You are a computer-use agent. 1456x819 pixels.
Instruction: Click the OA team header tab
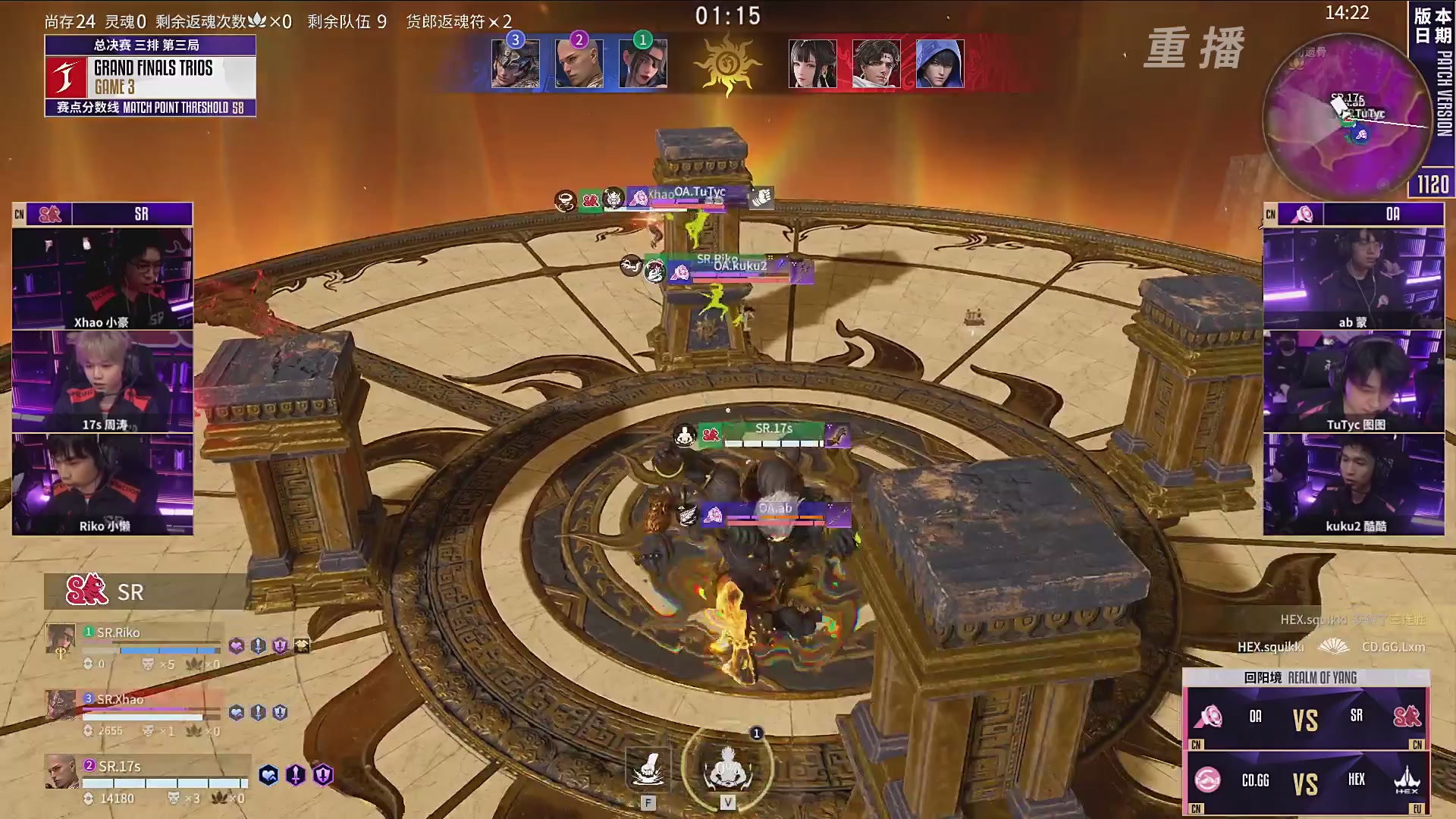click(x=1354, y=215)
